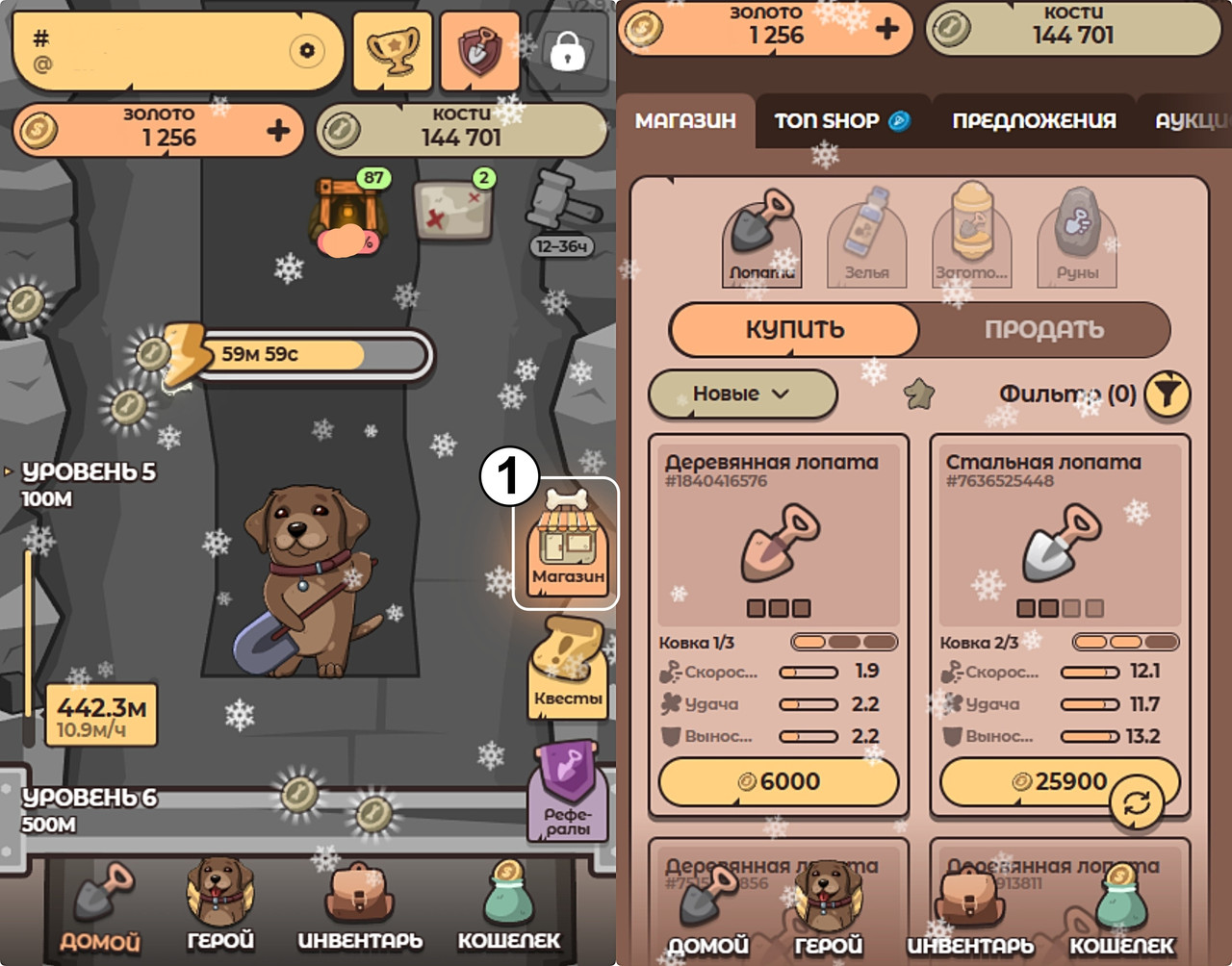Click the trophy leaderboard icon

click(x=393, y=51)
